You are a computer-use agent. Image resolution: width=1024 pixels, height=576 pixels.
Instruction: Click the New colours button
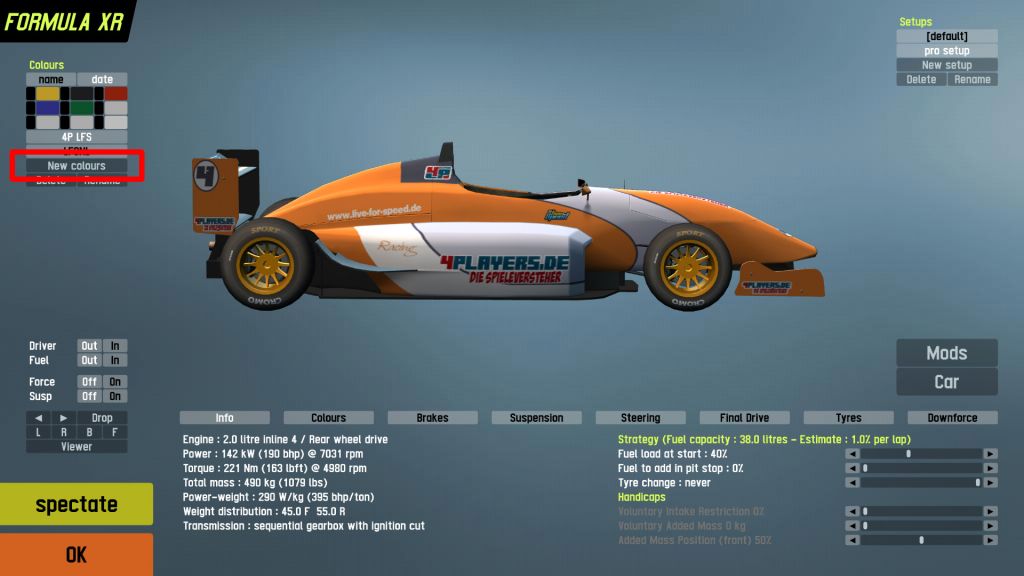point(76,166)
